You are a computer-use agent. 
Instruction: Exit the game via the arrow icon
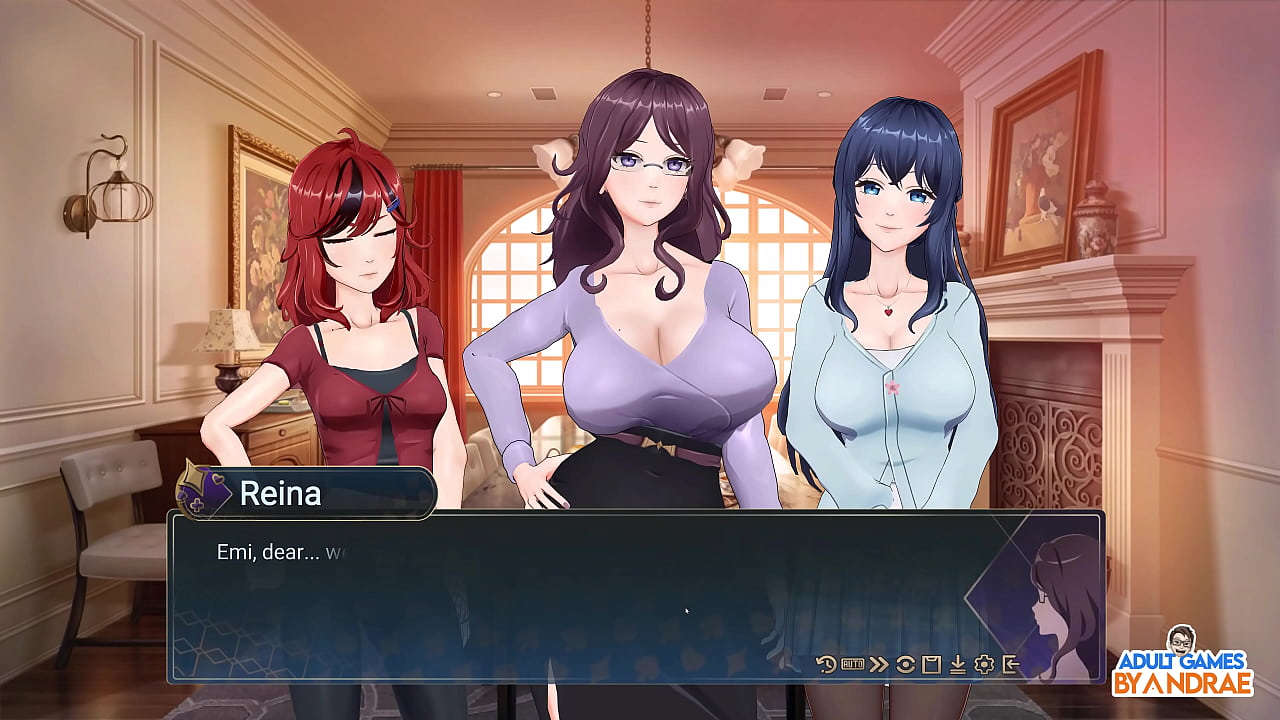(1012, 666)
